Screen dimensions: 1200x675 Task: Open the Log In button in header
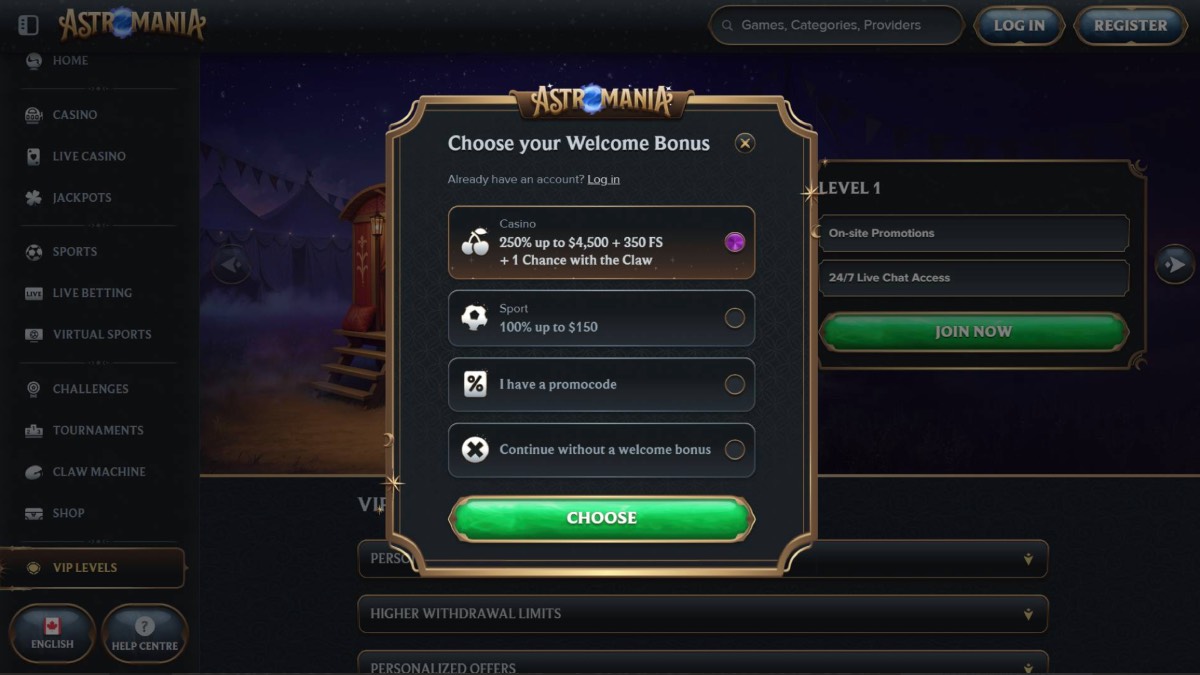click(1018, 26)
